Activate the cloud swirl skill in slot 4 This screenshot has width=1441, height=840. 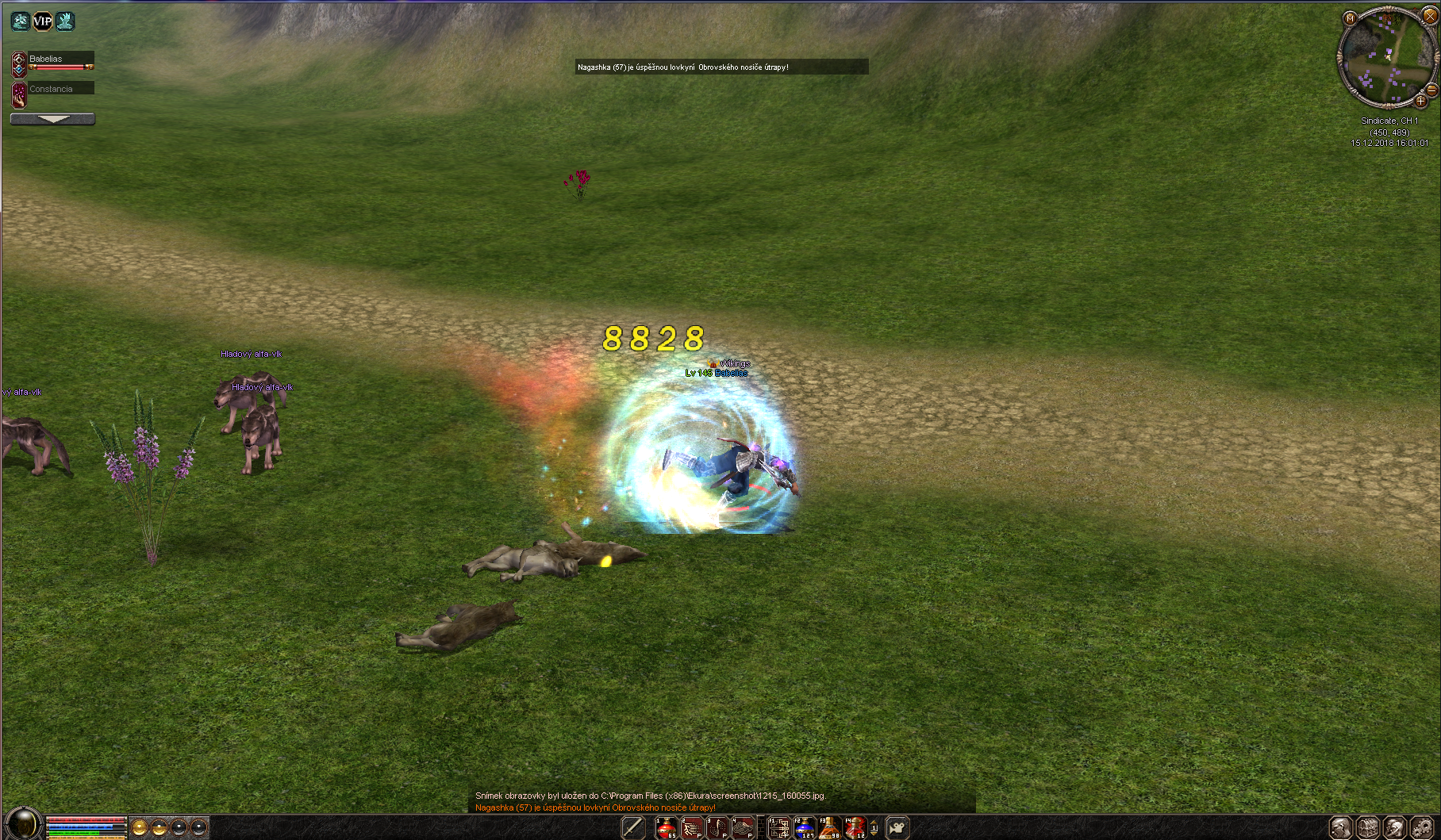coord(743,828)
